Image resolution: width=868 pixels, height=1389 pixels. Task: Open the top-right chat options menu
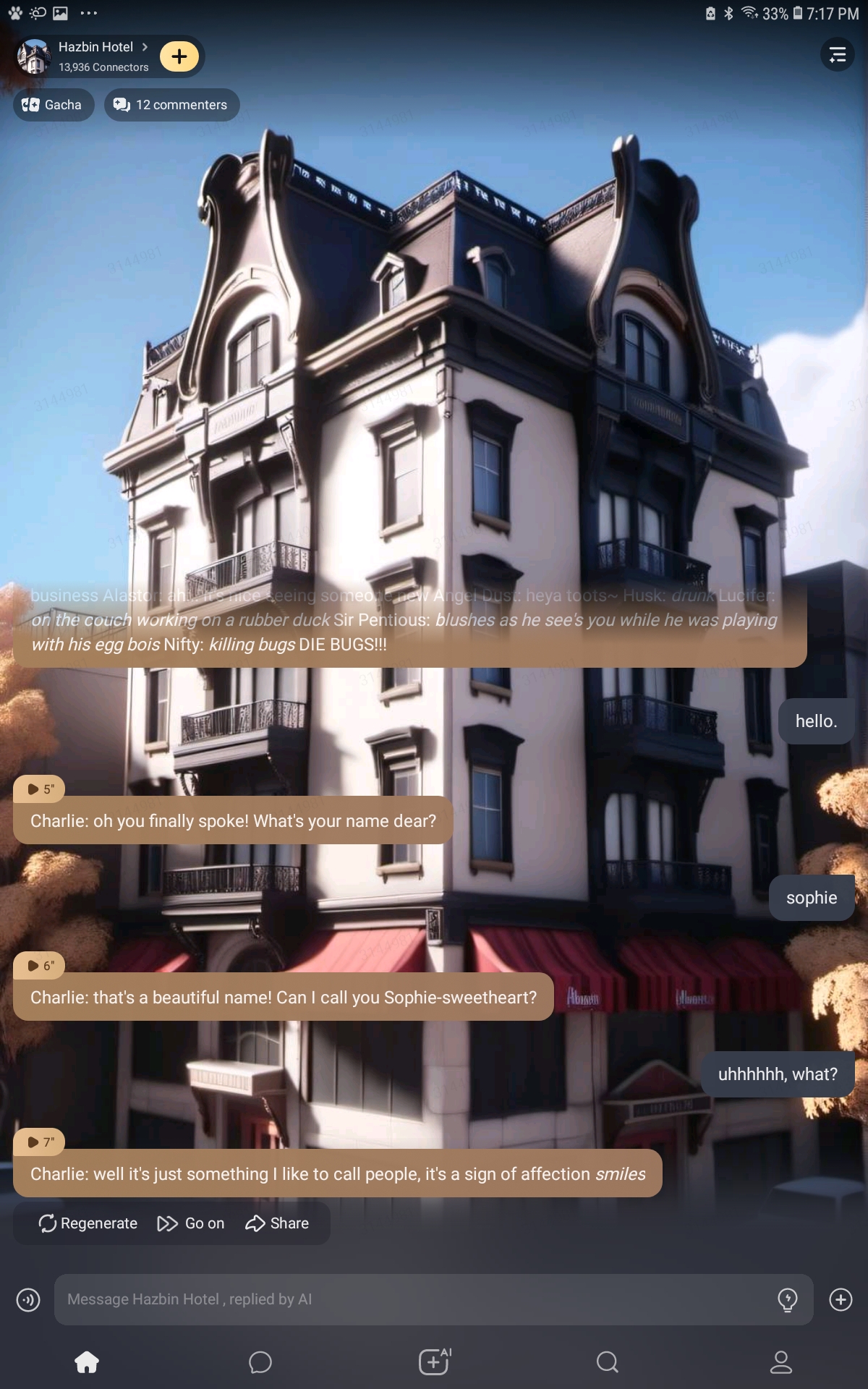coord(837,54)
